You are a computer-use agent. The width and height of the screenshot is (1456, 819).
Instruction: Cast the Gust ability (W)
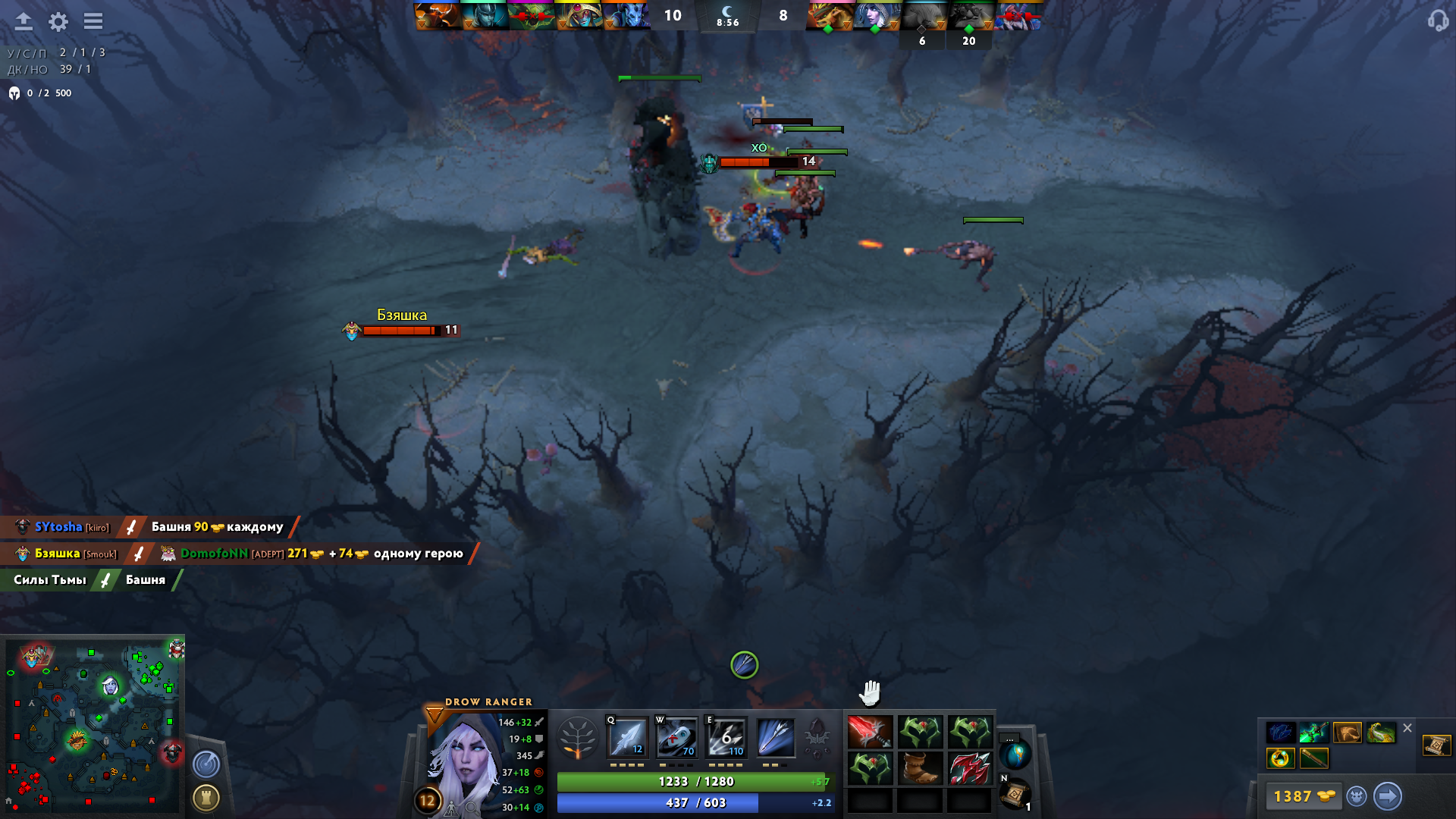(x=677, y=737)
